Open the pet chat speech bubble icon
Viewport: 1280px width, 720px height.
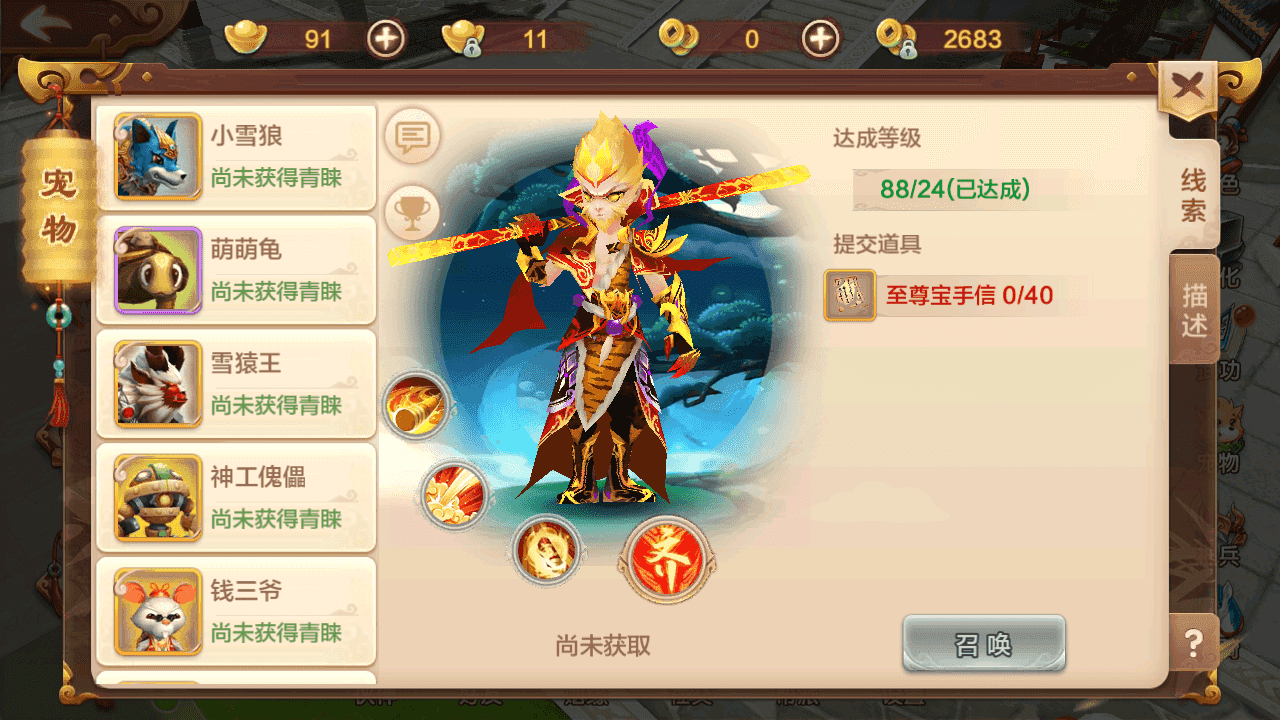tap(412, 138)
